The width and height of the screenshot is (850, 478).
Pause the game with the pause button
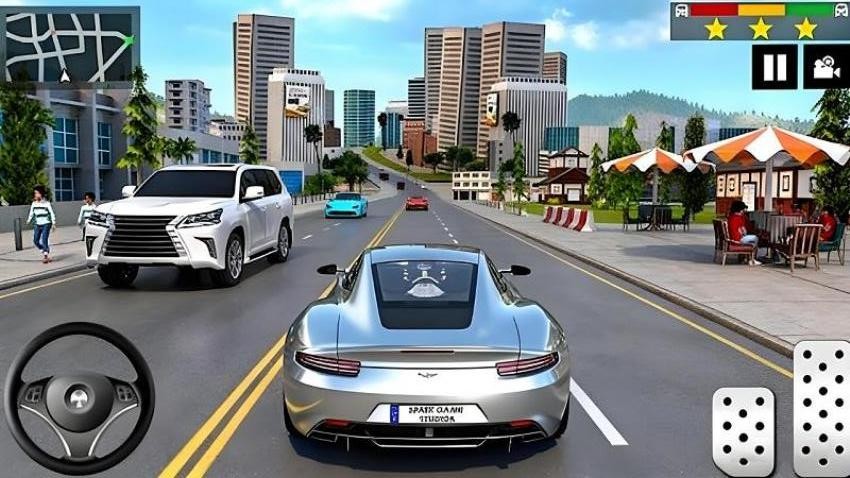click(774, 67)
